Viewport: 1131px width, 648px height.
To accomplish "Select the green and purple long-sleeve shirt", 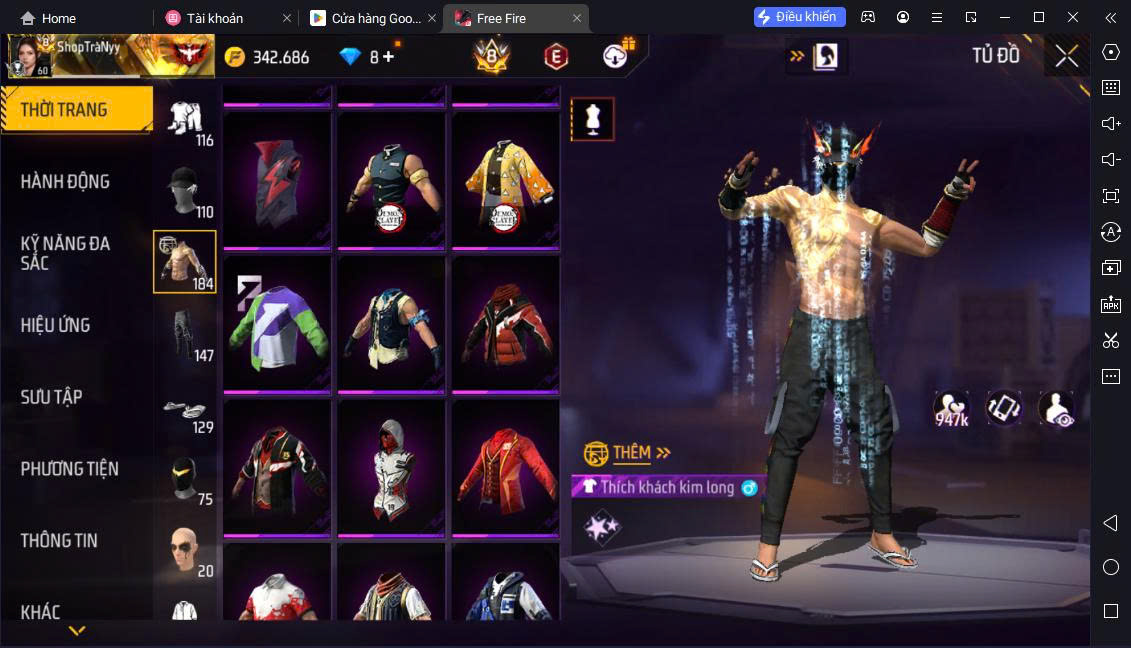I will coord(276,325).
